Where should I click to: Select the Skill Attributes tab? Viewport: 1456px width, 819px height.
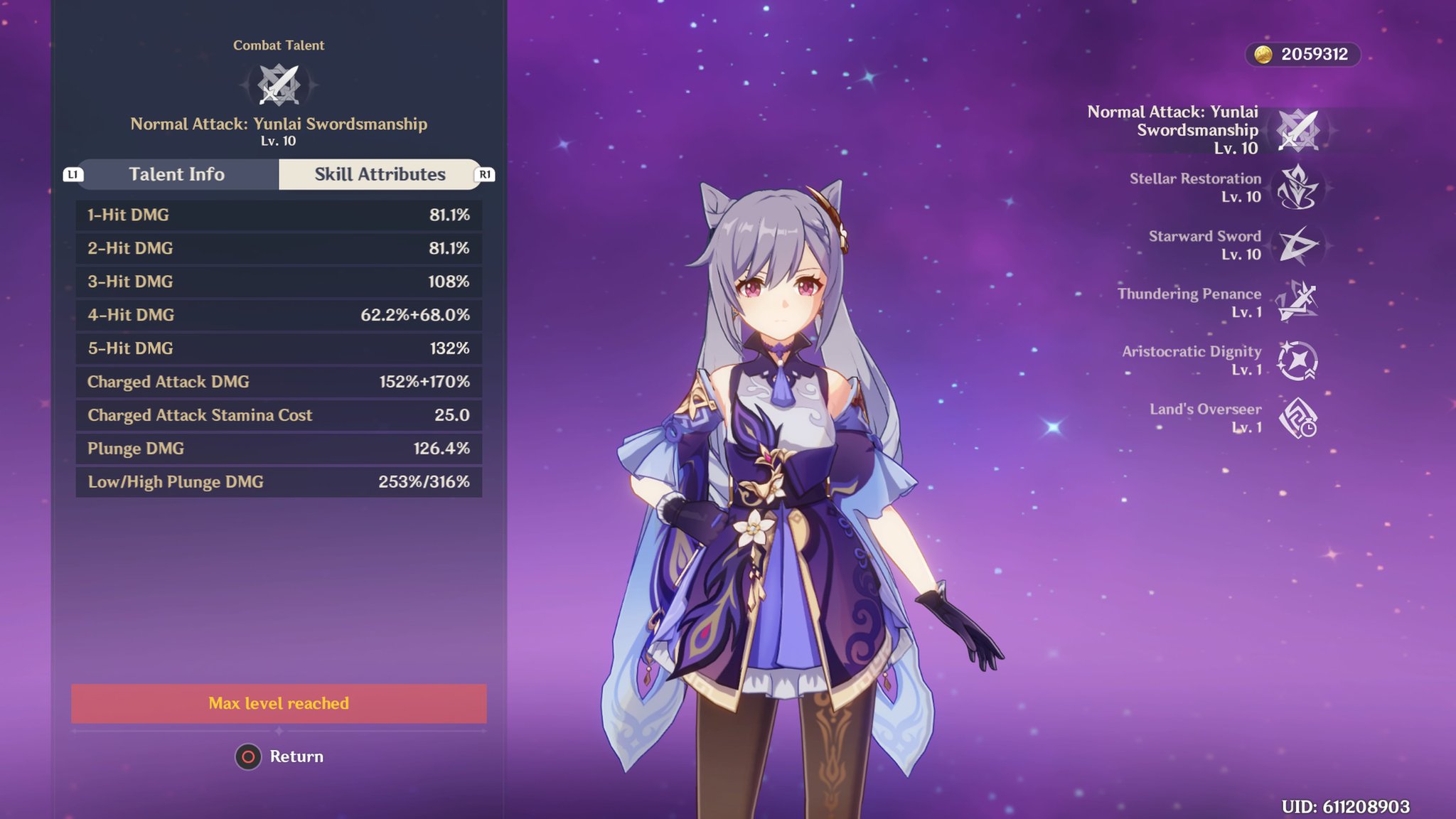click(x=379, y=174)
